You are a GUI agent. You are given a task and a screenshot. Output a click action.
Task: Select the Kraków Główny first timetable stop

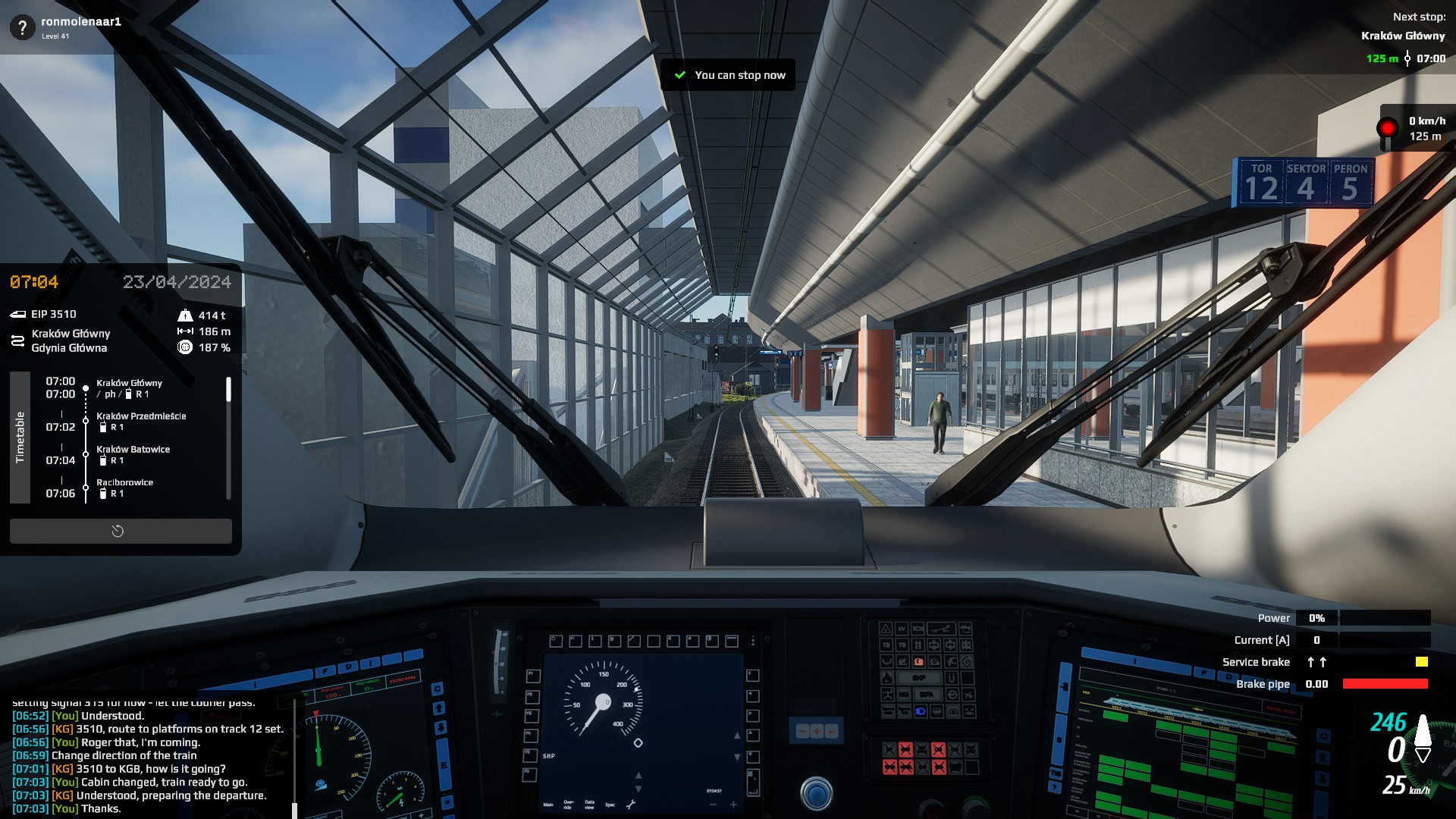pyautogui.click(x=129, y=384)
